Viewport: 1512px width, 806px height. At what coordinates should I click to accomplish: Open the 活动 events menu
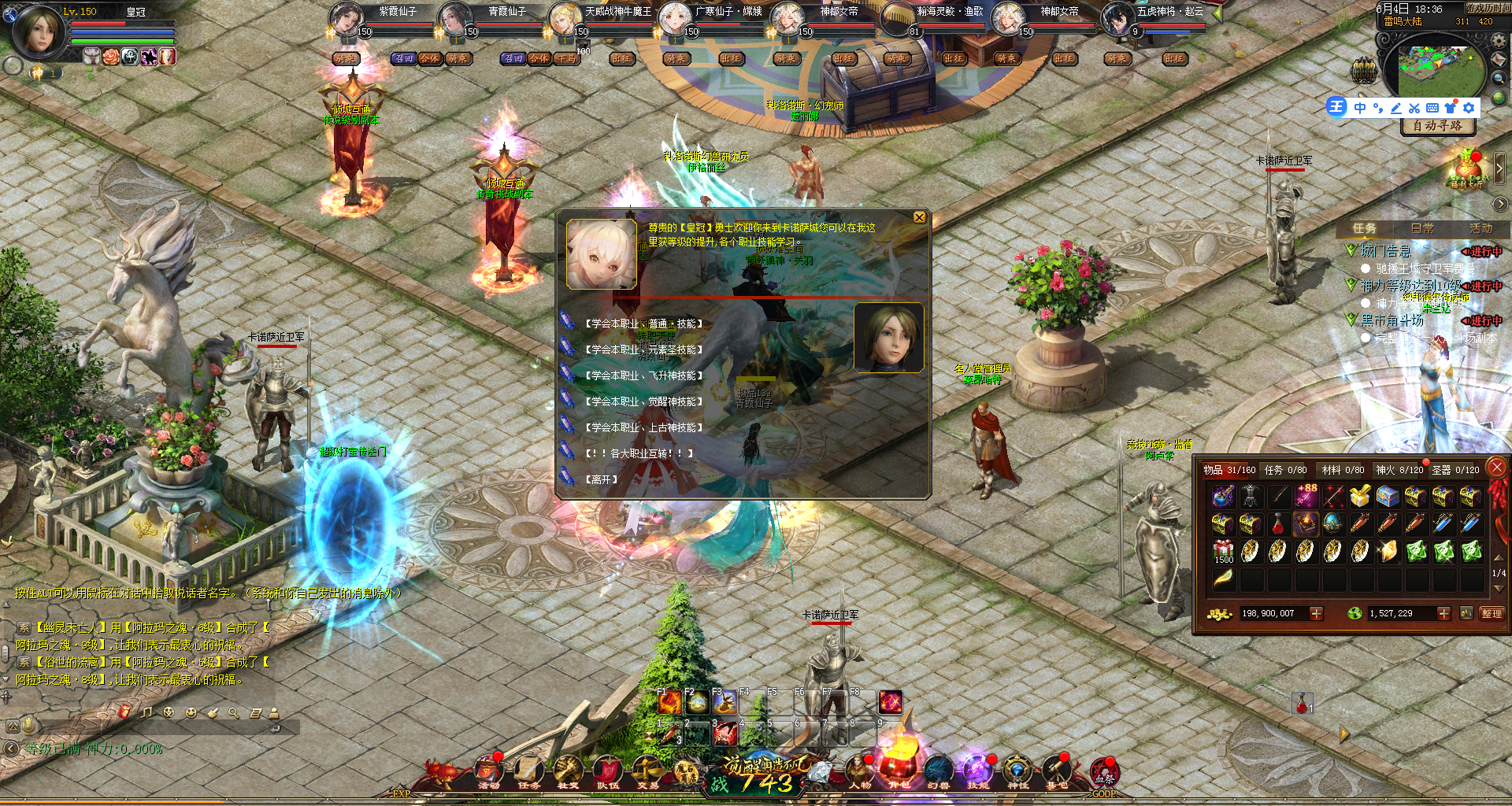(x=489, y=773)
